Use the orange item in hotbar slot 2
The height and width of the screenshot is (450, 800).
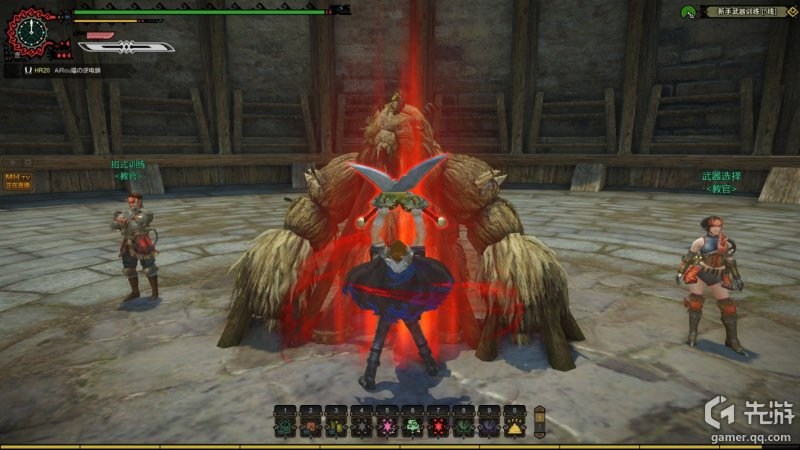coord(310,427)
